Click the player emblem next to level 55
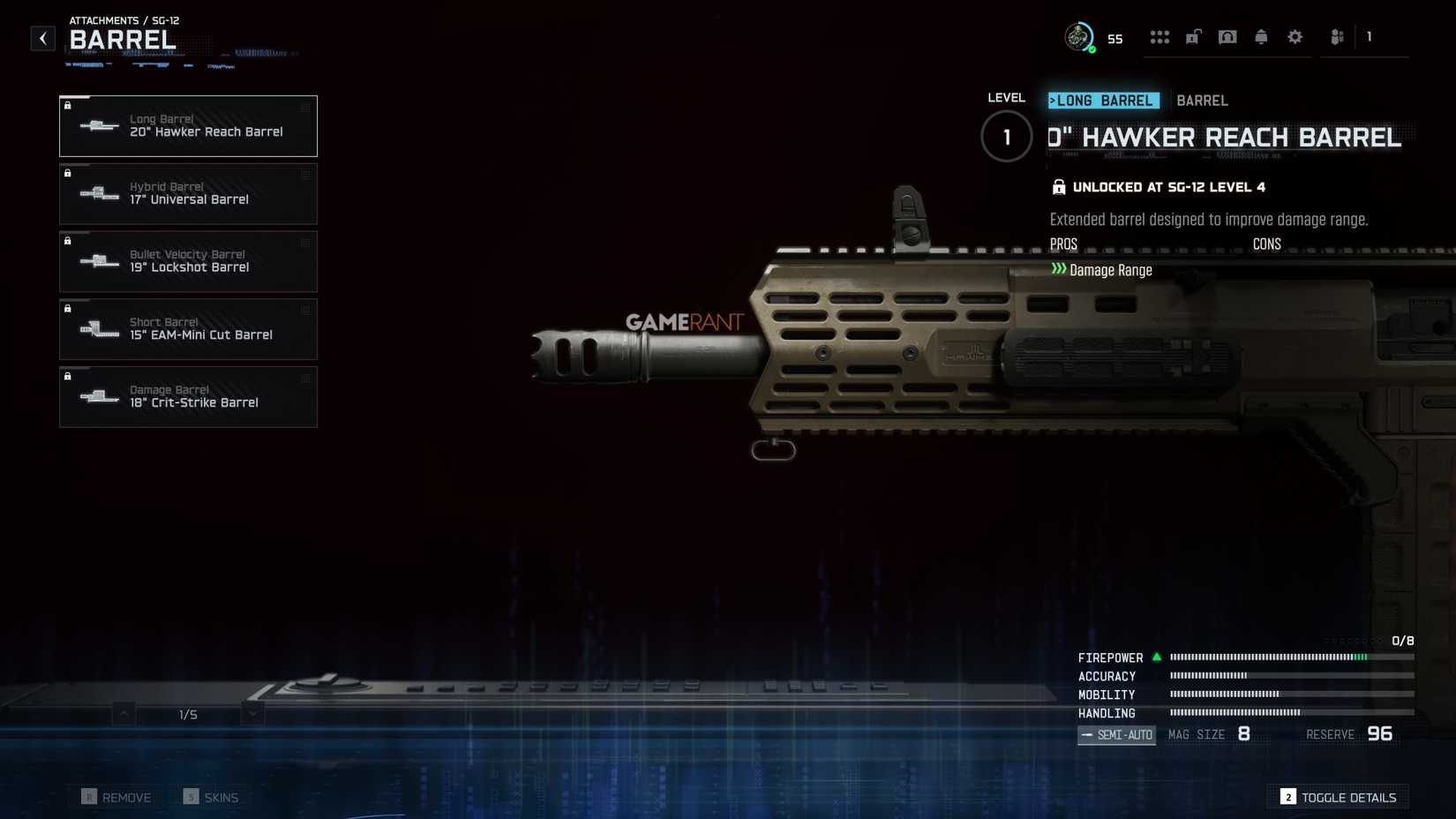 pyautogui.click(x=1078, y=37)
